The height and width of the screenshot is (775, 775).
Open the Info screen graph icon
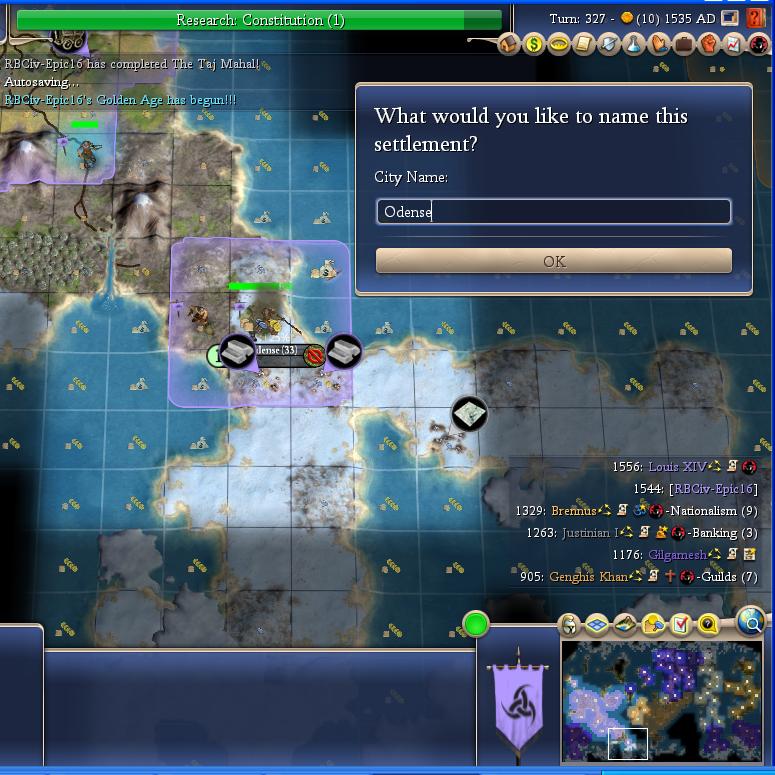(x=733, y=44)
